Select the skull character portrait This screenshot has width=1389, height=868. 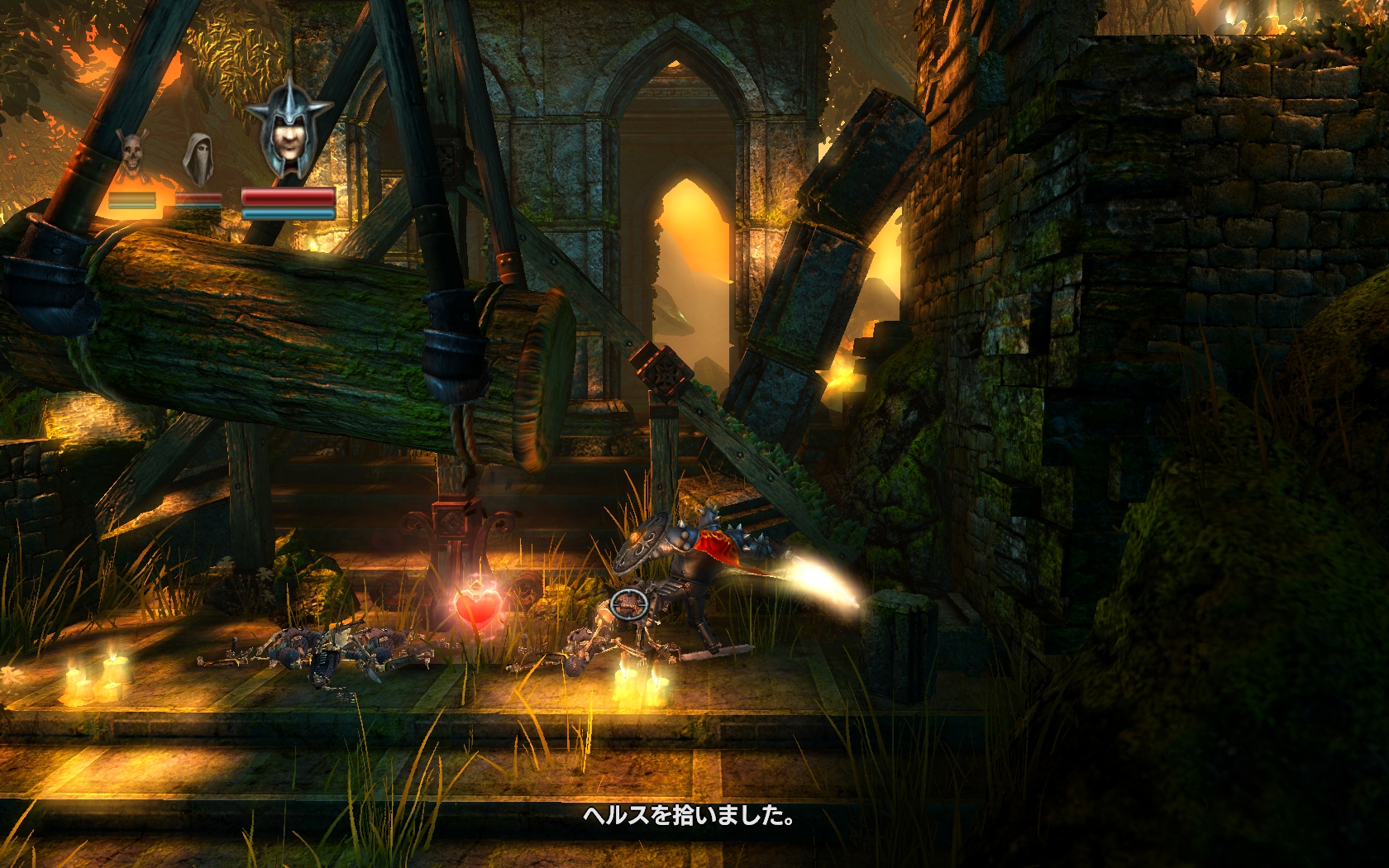pyautogui.click(x=131, y=155)
